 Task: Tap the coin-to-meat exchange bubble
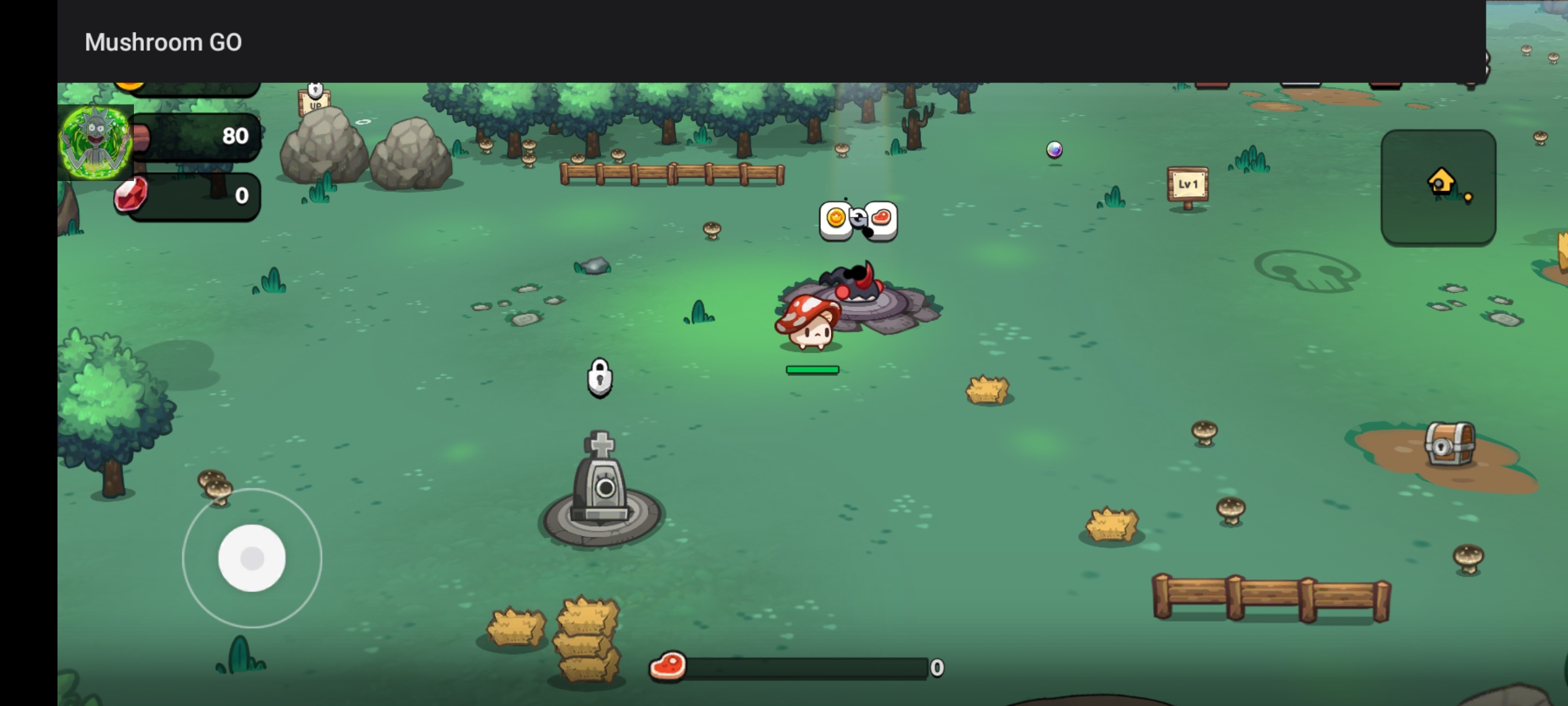(x=858, y=220)
